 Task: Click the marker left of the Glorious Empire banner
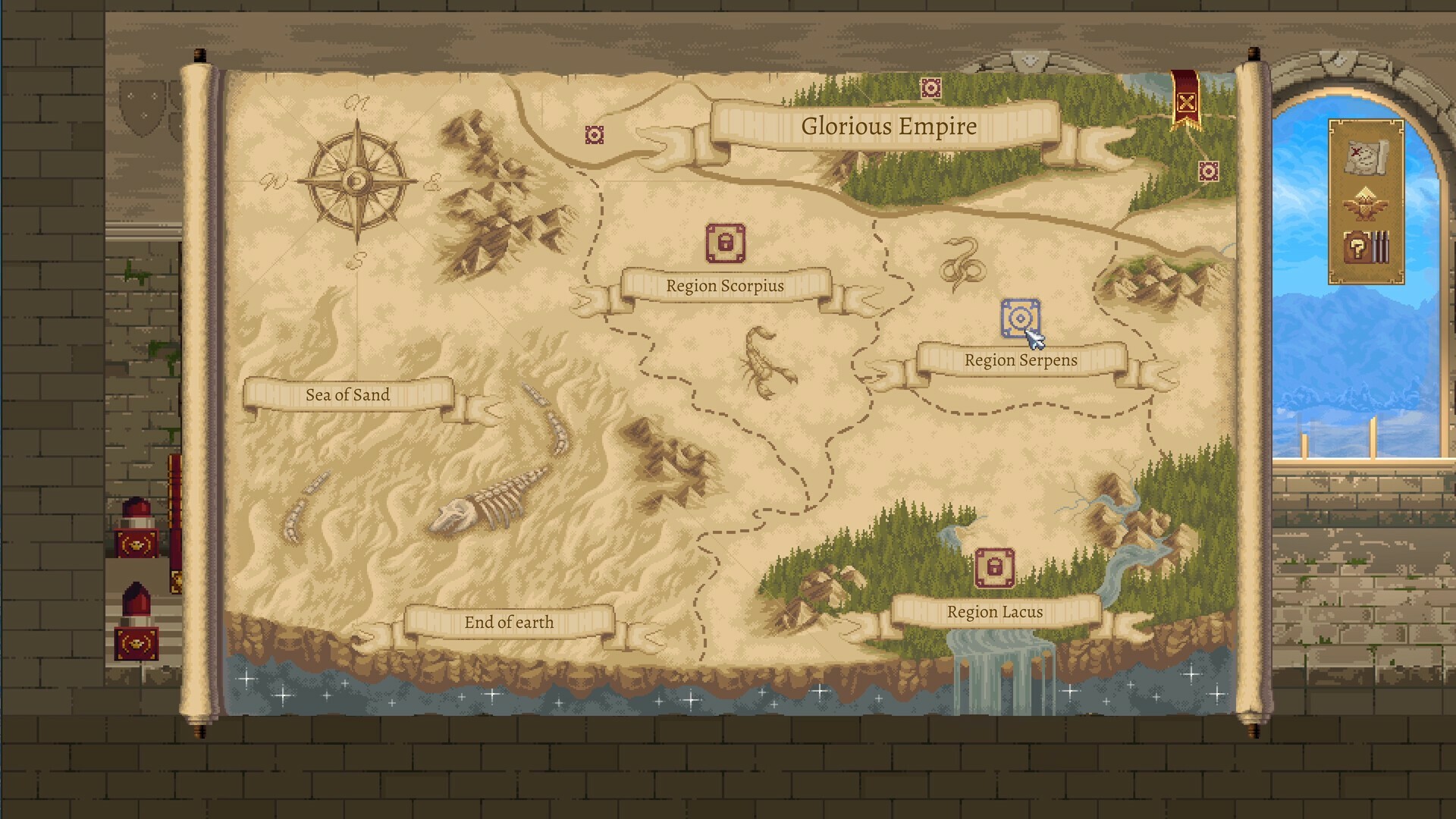(595, 134)
